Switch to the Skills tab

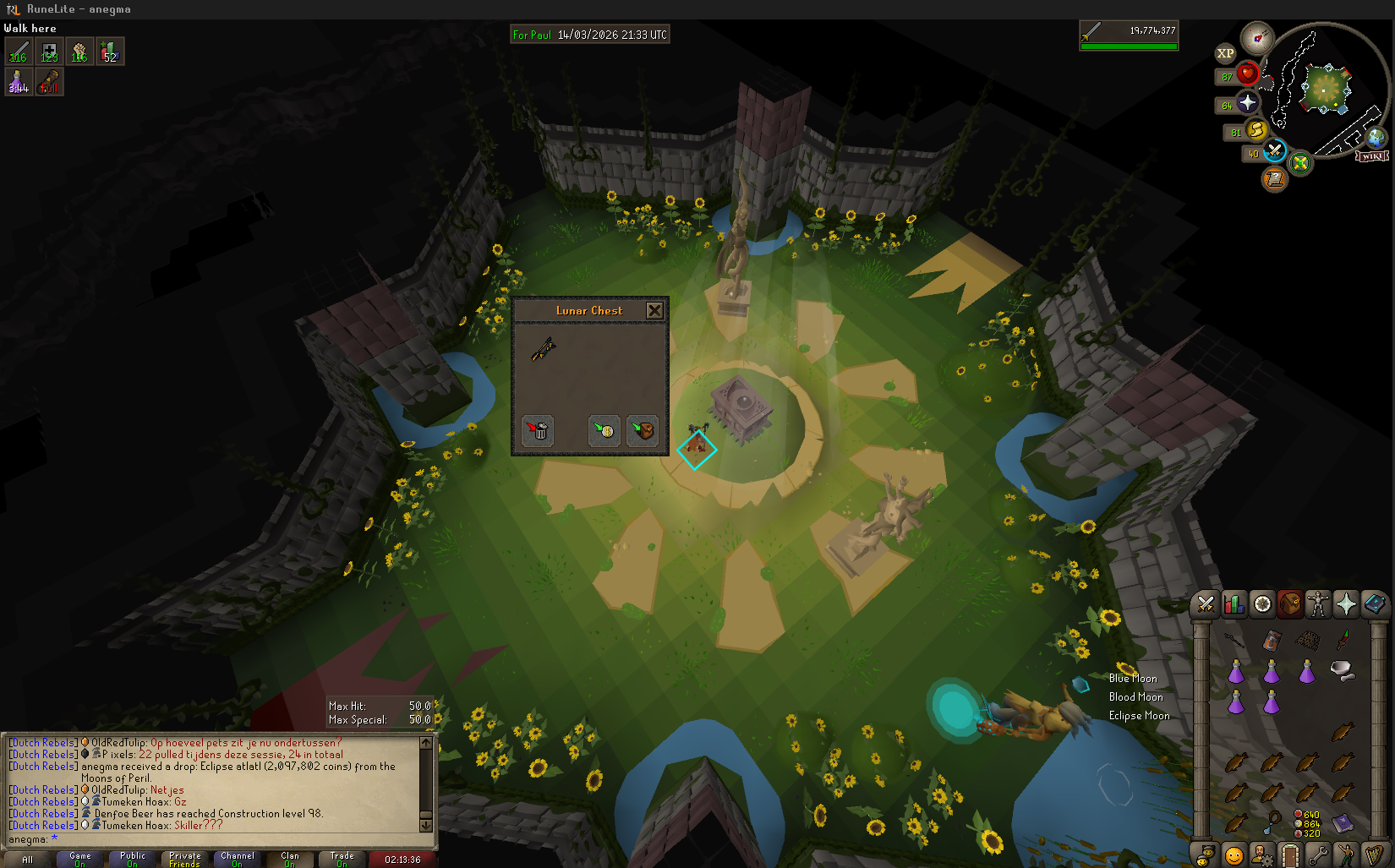(x=1234, y=604)
